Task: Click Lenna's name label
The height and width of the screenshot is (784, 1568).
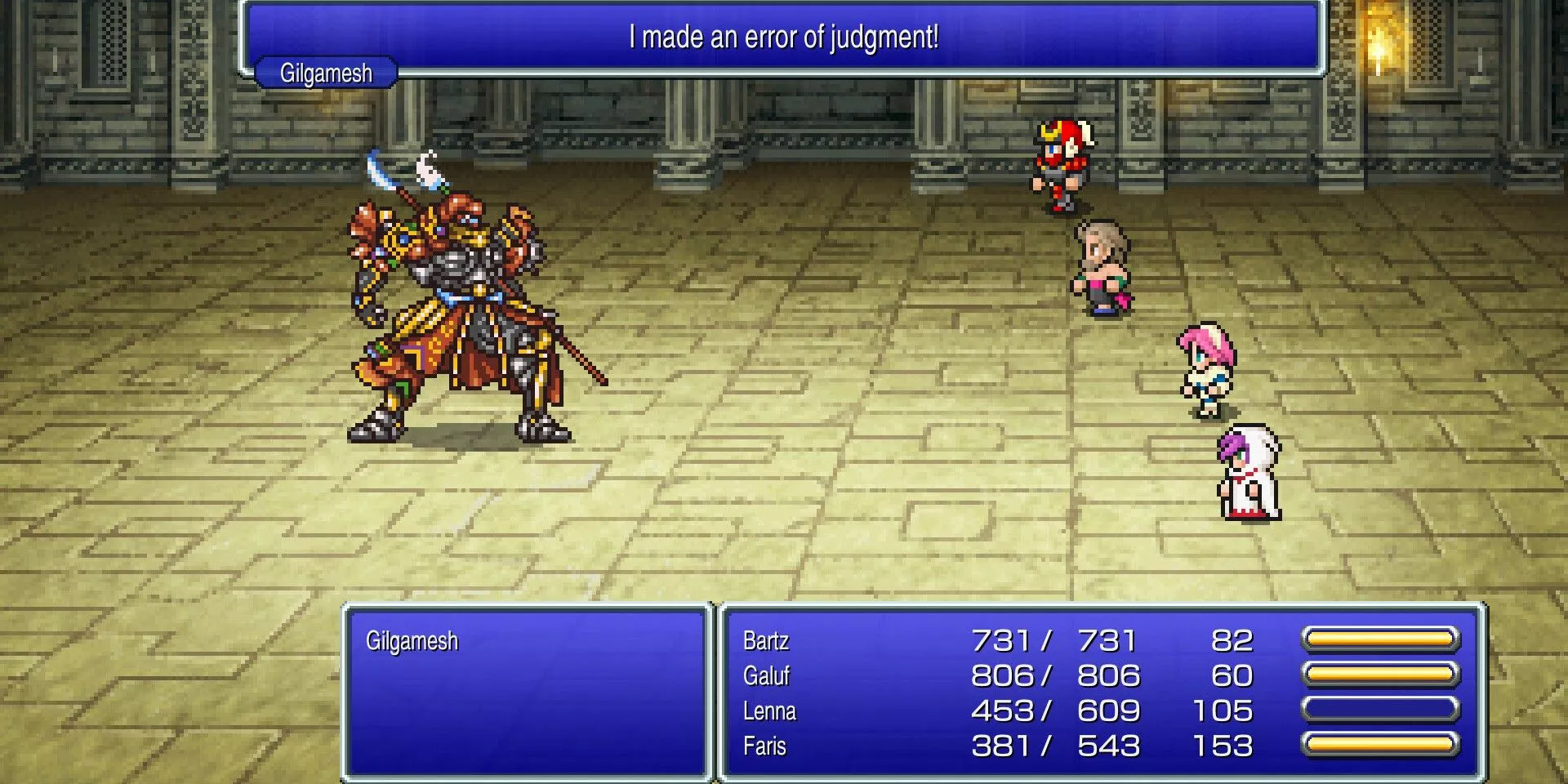Action: point(768,711)
